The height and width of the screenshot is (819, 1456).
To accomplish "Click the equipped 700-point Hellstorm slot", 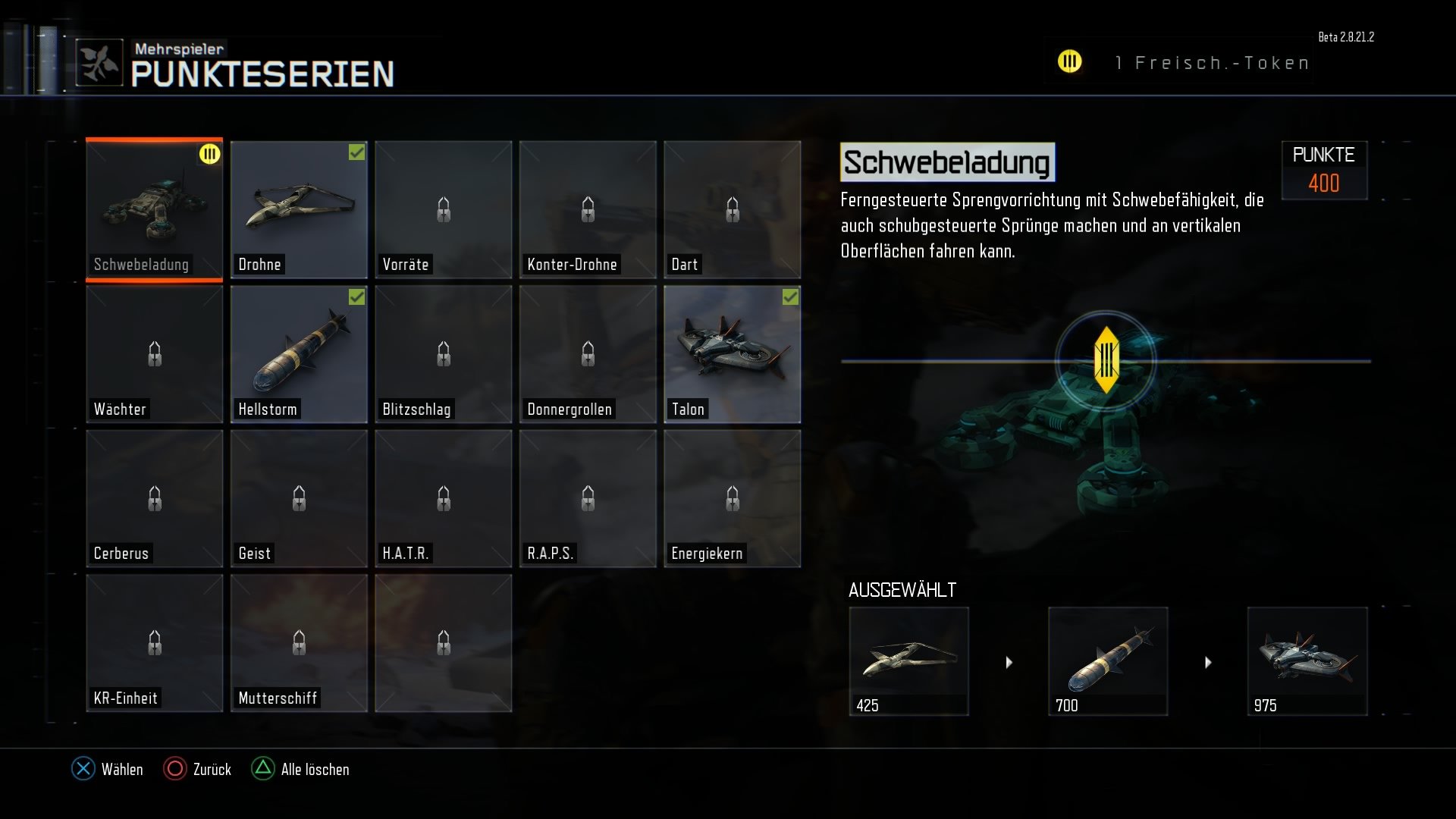I will tap(1108, 661).
